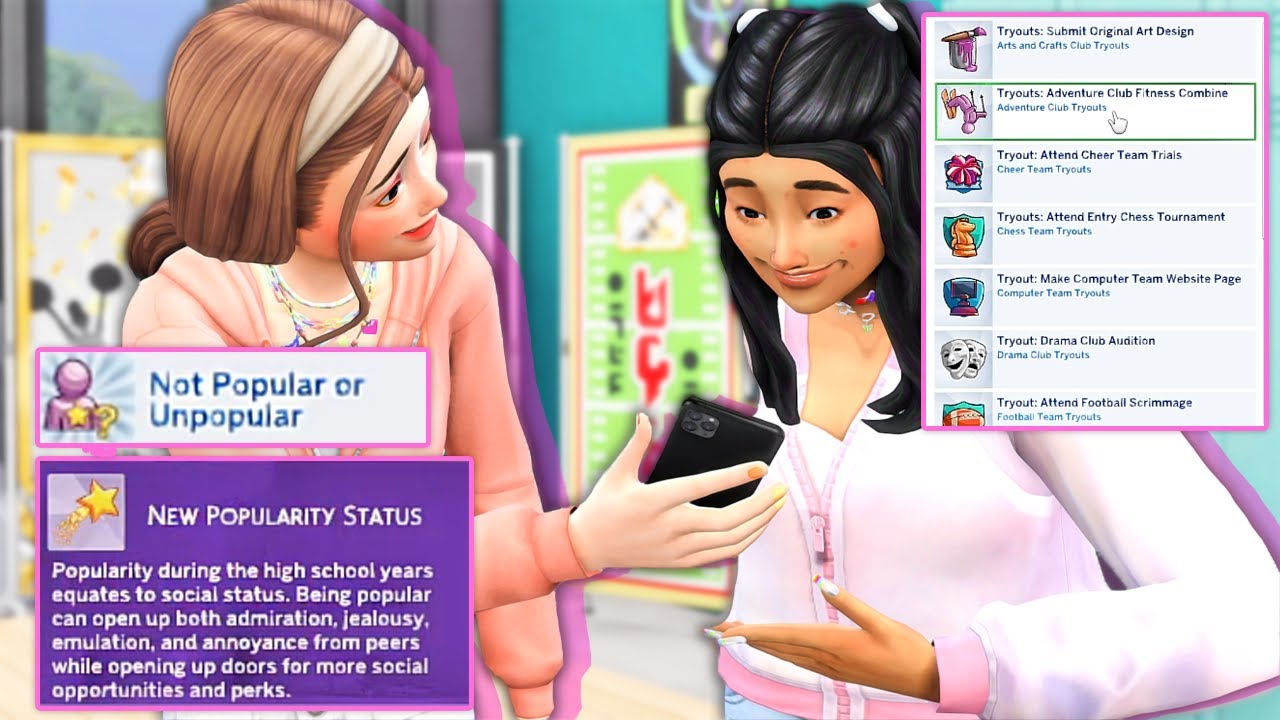This screenshot has height=720, width=1280.
Task: Click the Adventure Club Fitness Combine gymnast icon
Action: coord(962,110)
